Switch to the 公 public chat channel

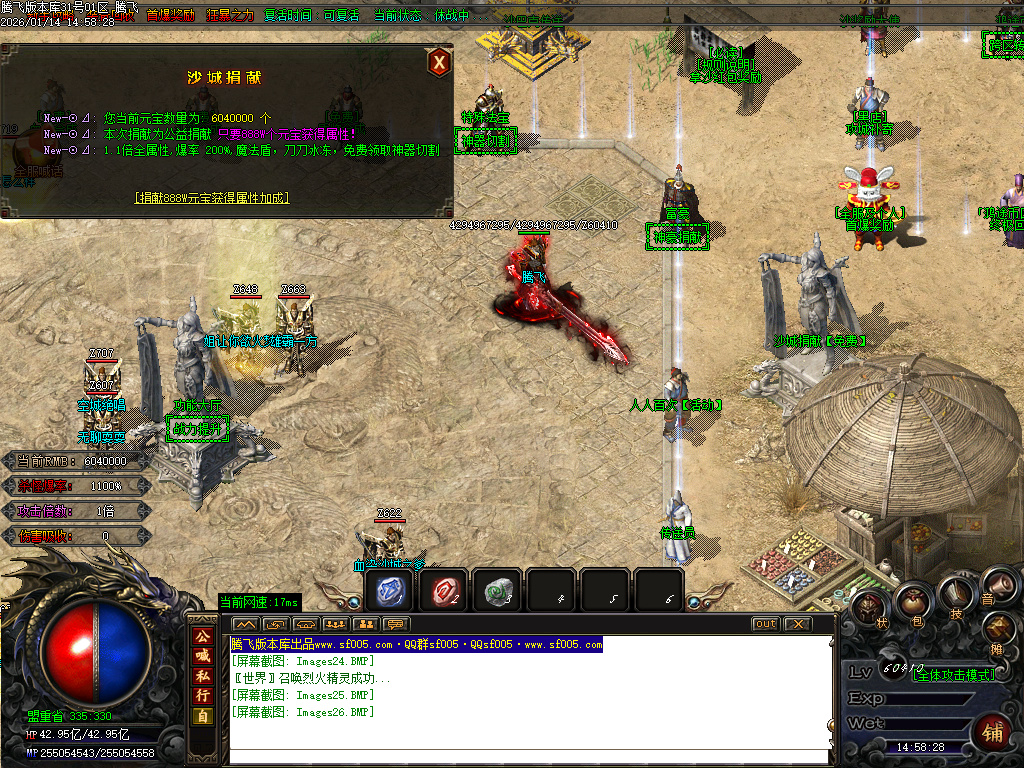tap(203, 636)
